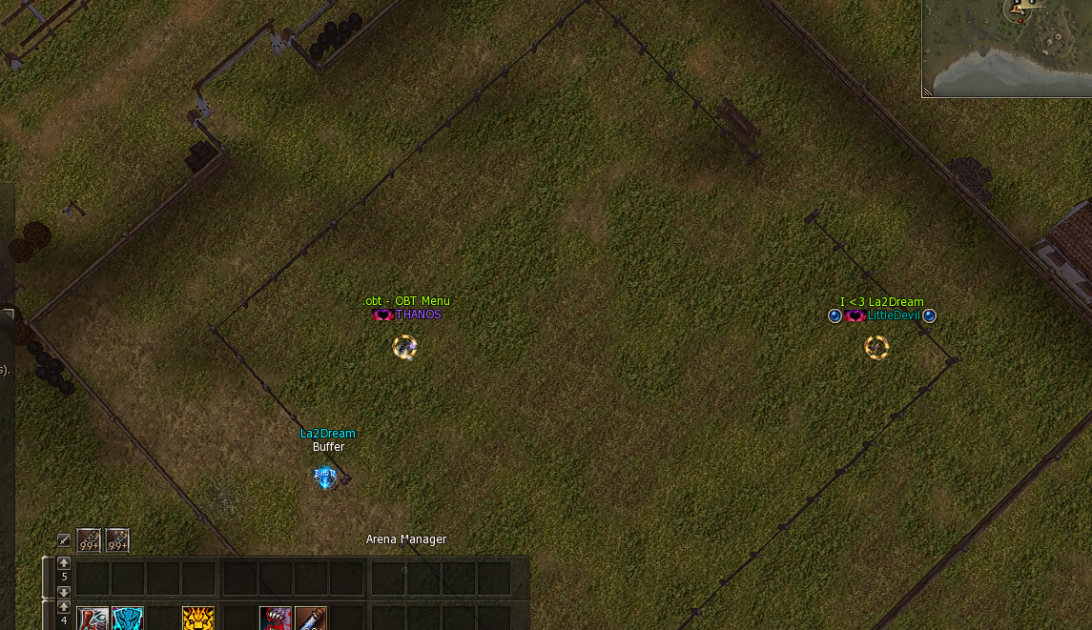Activate the red clawed creature skill
This screenshot has height=630, width=1092.
click(x=275, y=619)
